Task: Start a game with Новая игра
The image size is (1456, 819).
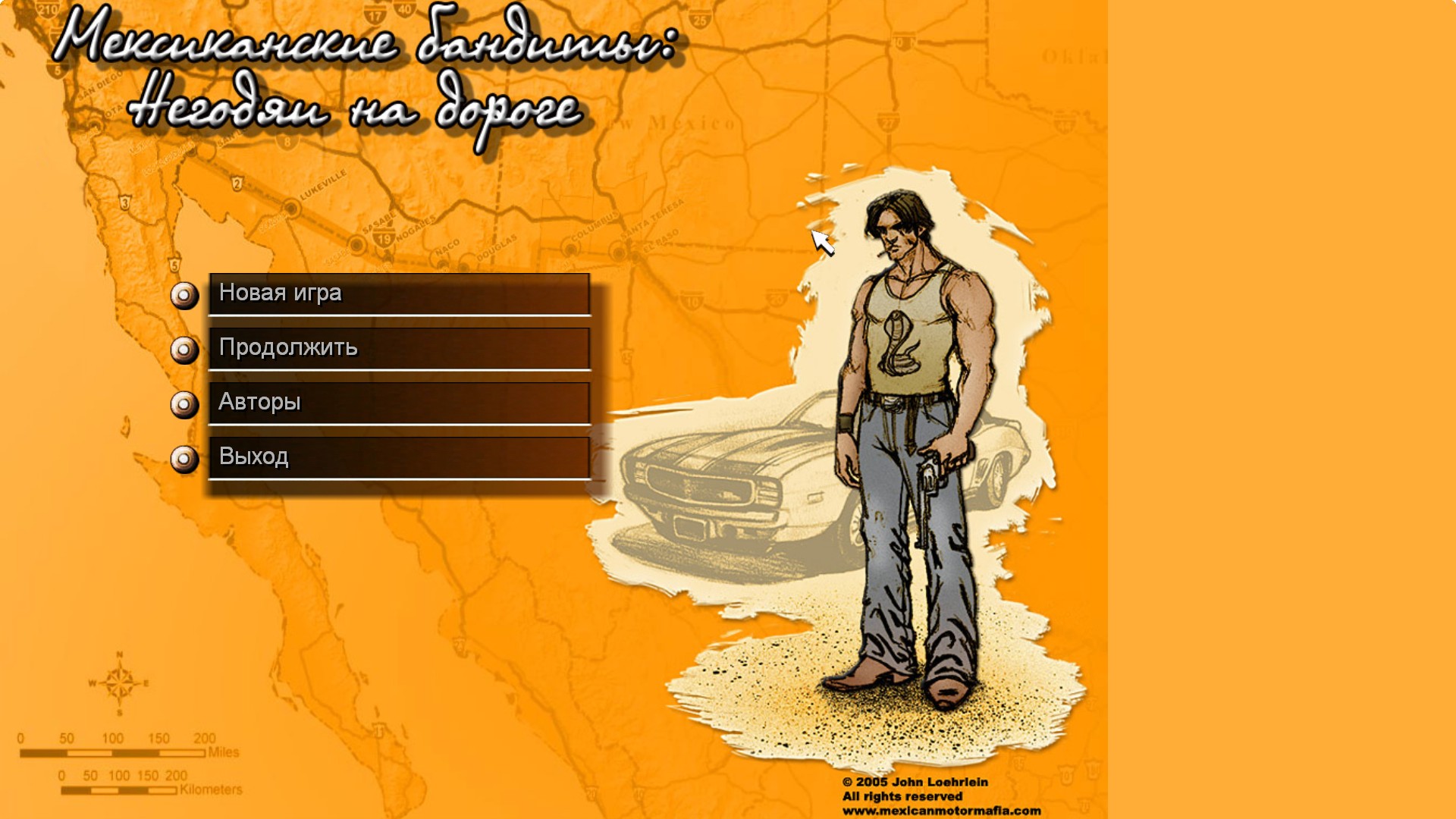Action: coord(399,294)
